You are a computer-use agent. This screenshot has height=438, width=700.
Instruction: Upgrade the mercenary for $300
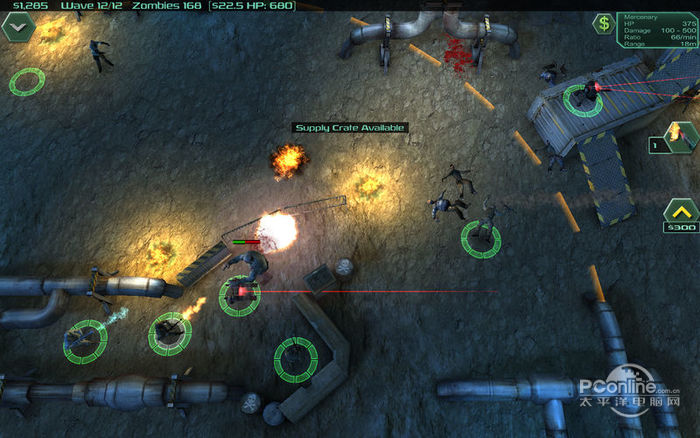coord(679,214)
